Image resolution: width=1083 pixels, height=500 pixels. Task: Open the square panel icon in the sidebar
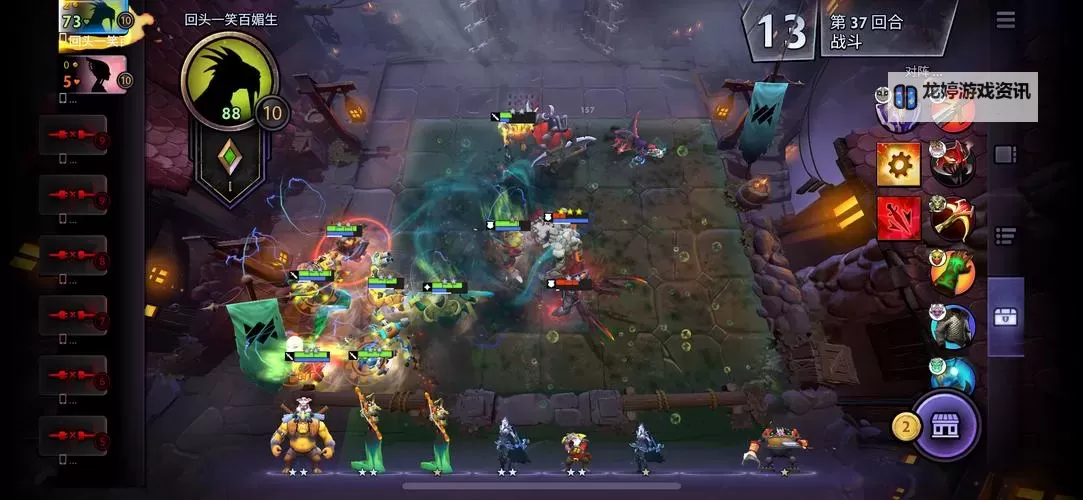[1005, 155]
